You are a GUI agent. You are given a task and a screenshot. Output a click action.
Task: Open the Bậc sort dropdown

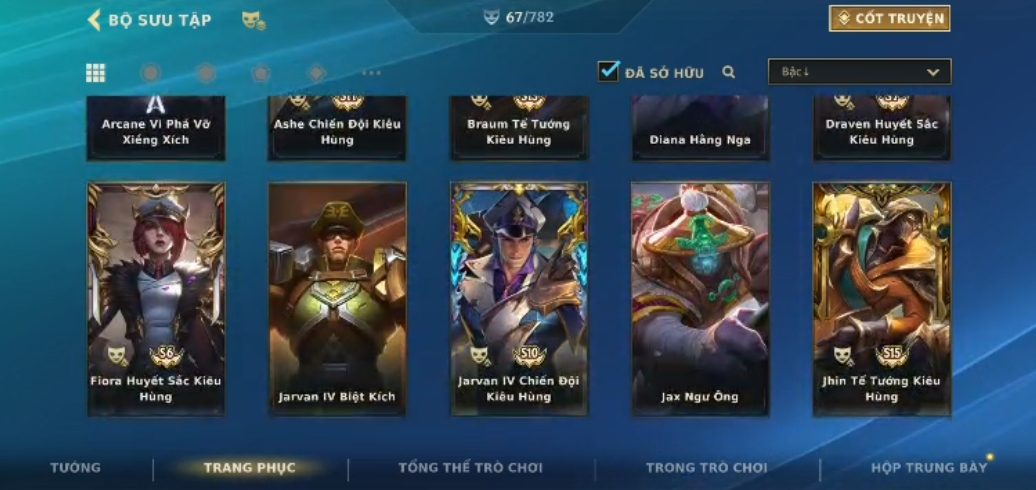[859, 72]
